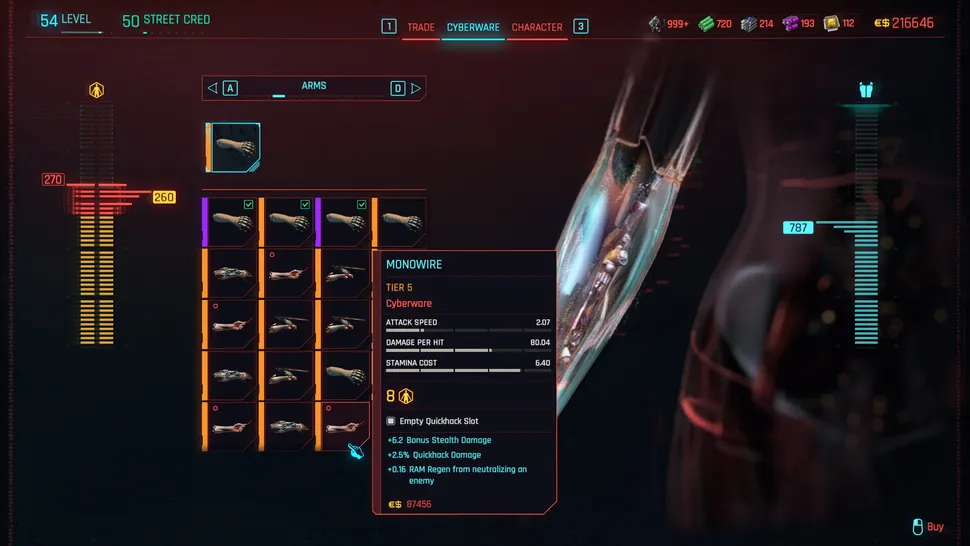
Task: Pick the orange fist-arm item without a checkmark
Action: point(400,222)
